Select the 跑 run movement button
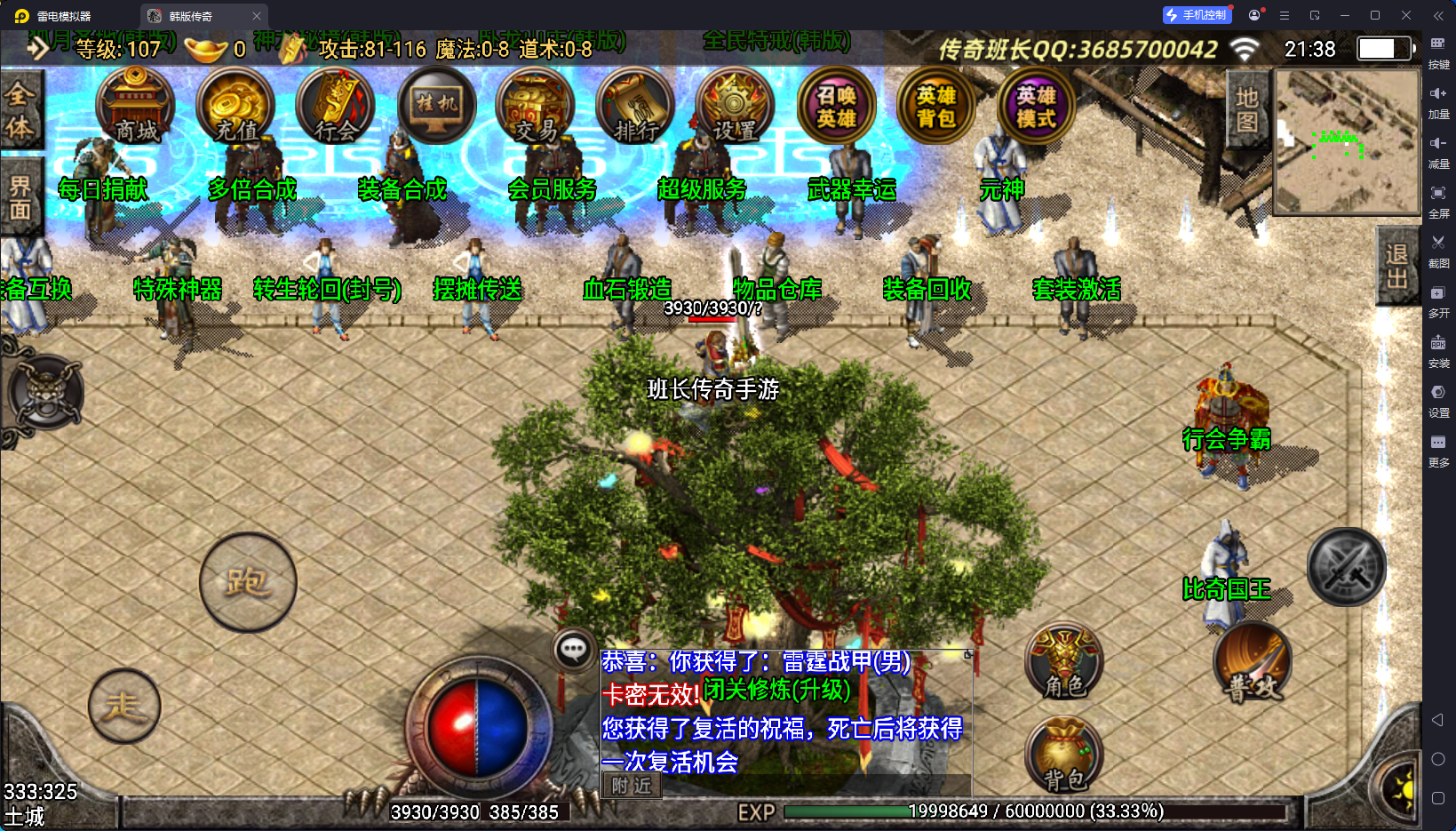 pyautogui.click(x=248, y=582)
